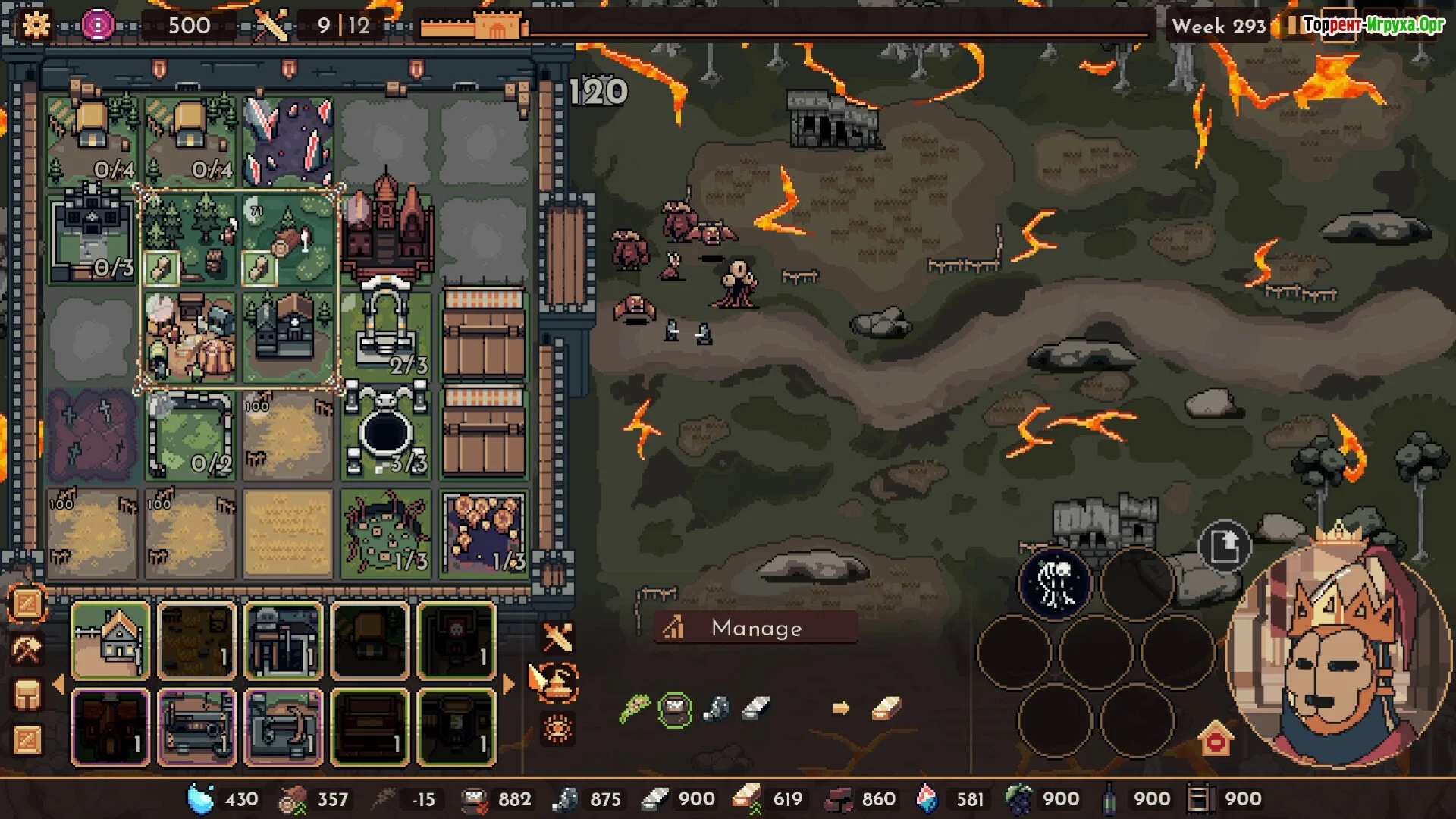Open the armor helmet tab
This screenshot has height=819, width=1456.
[27, 695]
